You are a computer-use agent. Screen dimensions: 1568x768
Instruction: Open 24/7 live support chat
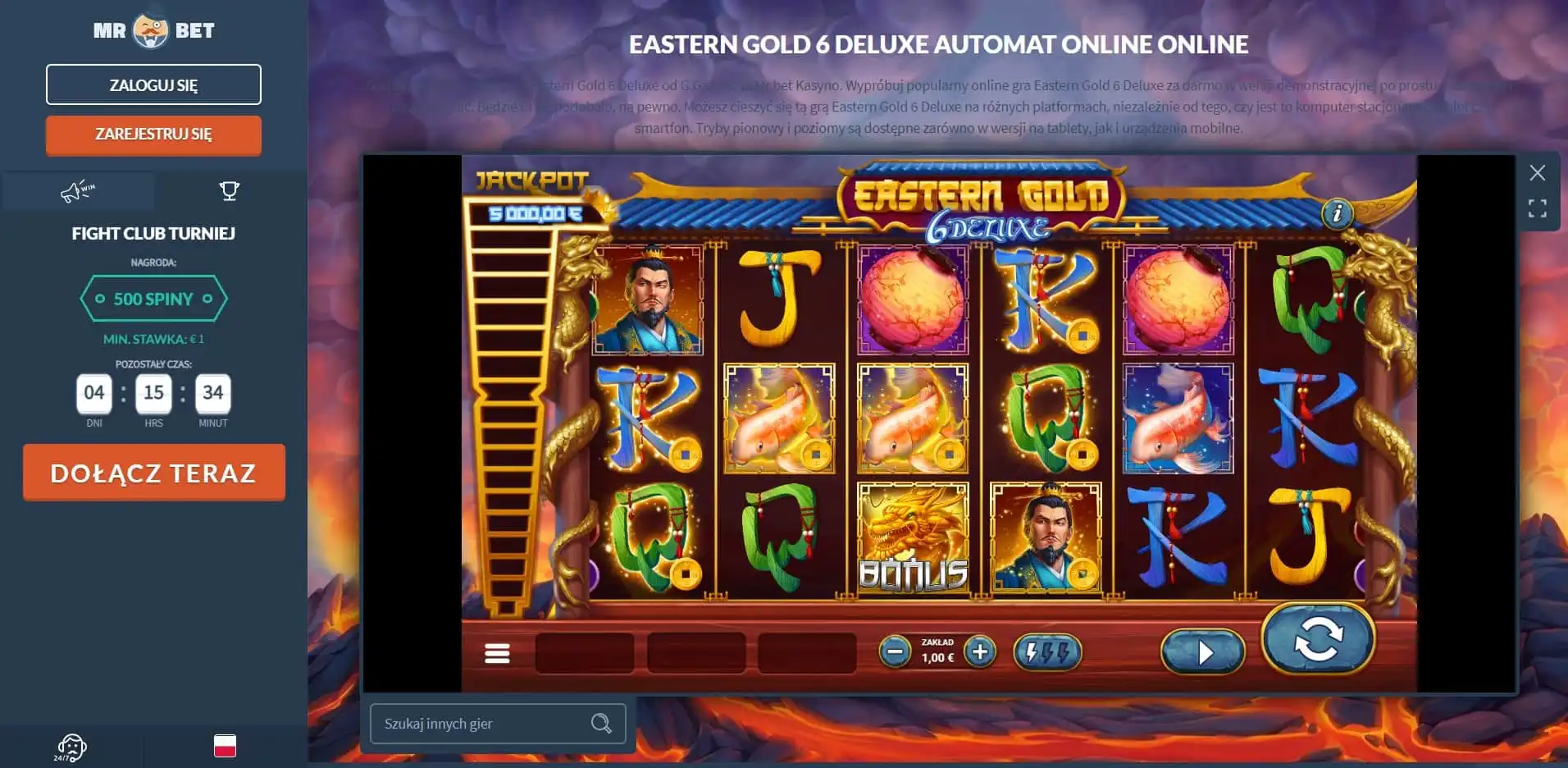pyautogui.click(x=72, y=747)
